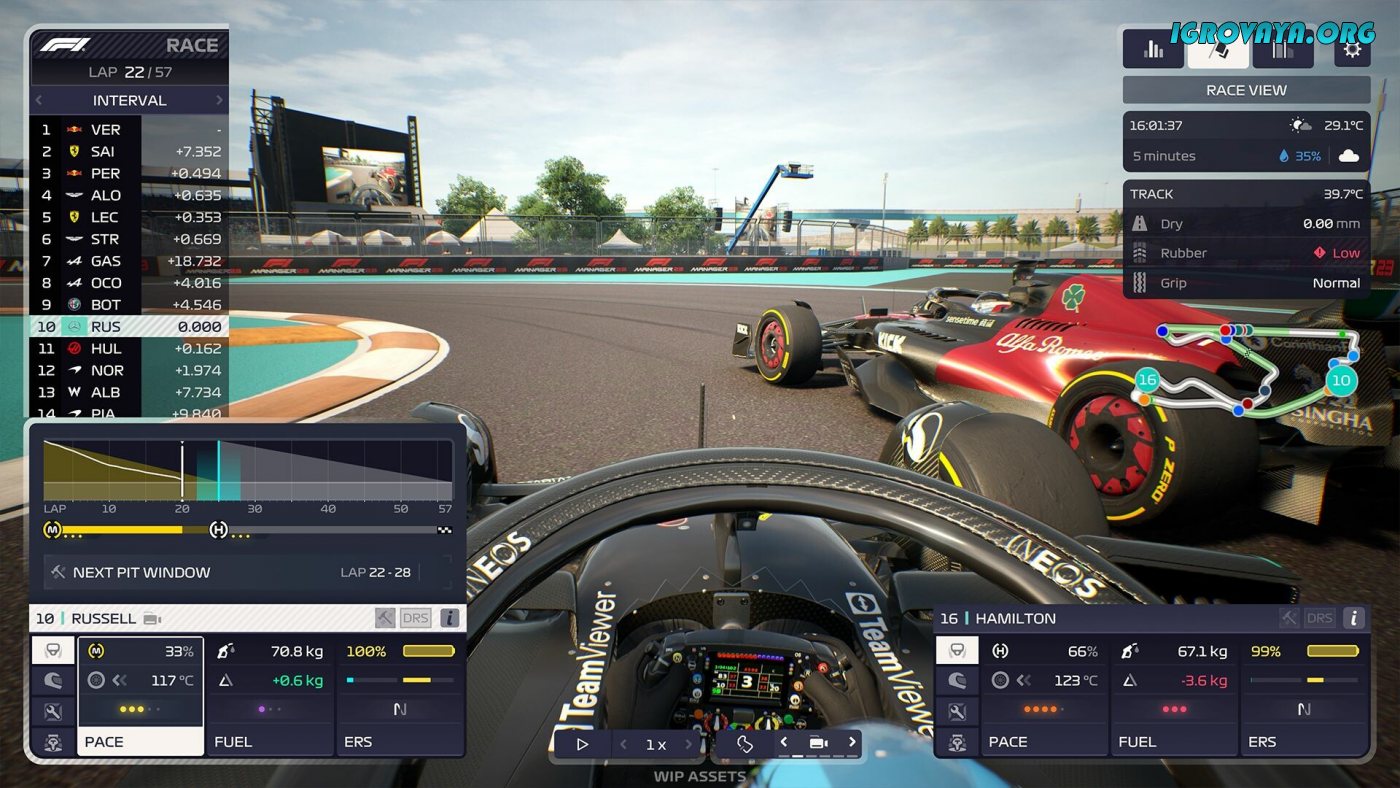The width and height of the screenshot is (1400, 788).
Task: Show previous standings column with left arrow
Action: pos(39,100)
